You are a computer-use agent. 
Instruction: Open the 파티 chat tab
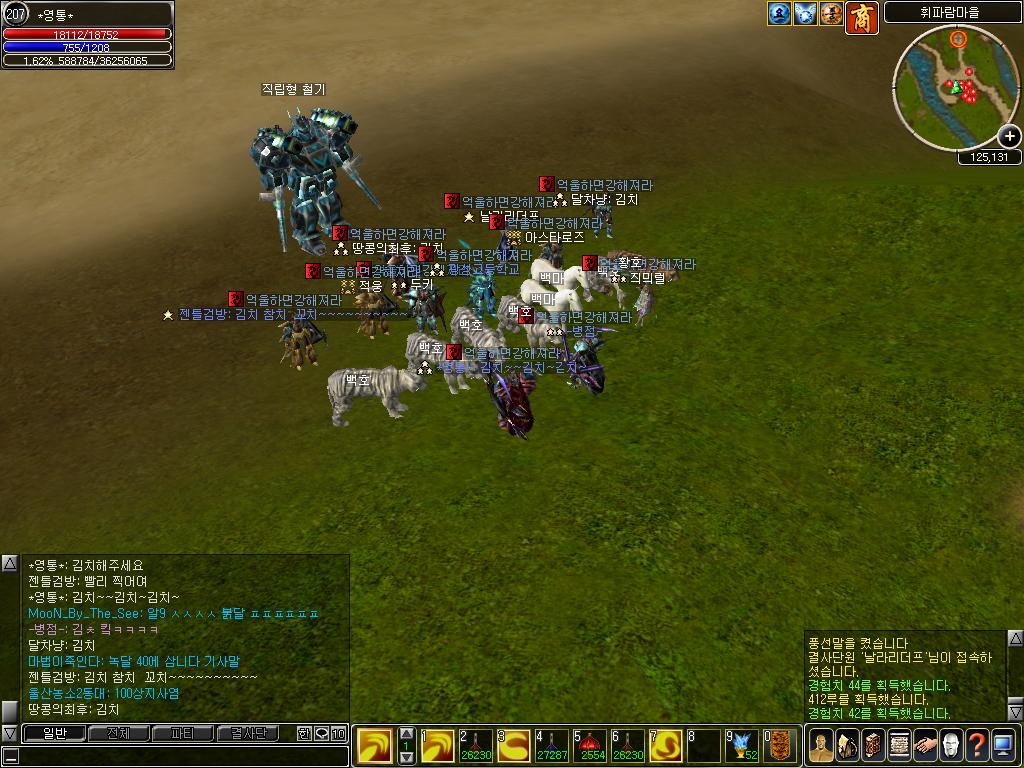[x=181, y=733]
